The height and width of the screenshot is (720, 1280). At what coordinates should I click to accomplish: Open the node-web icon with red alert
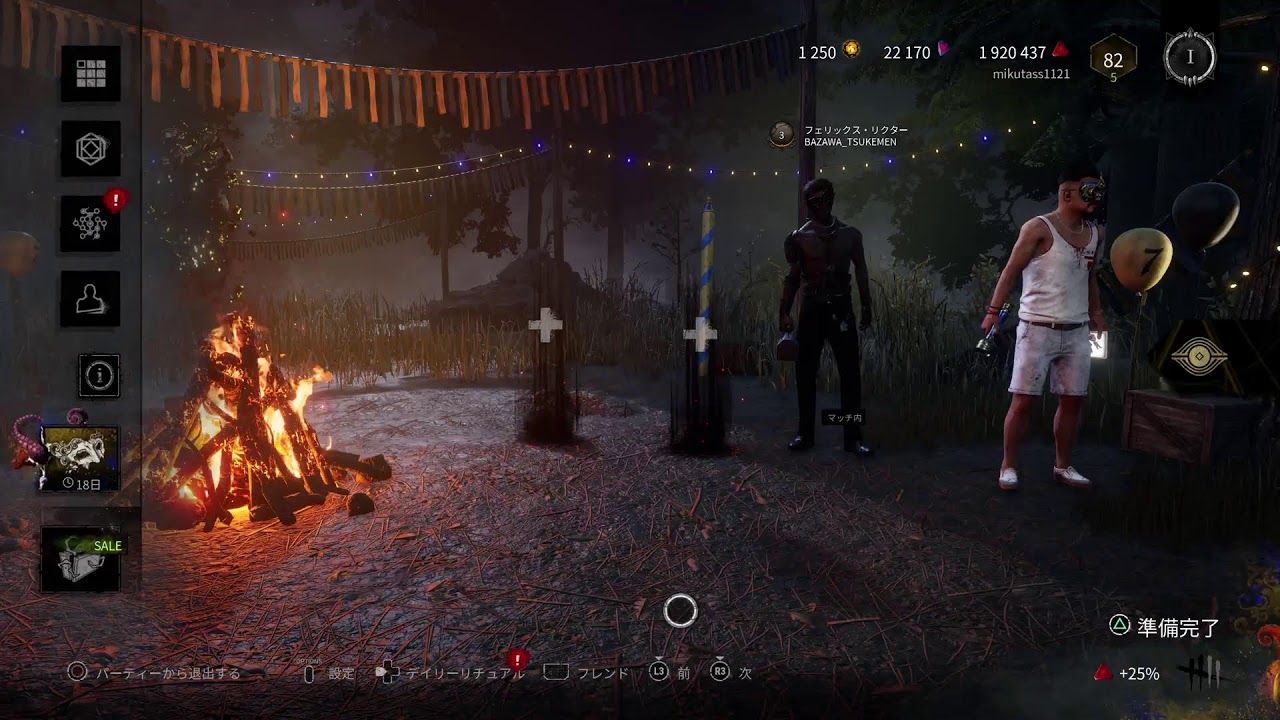tap(91, 223)
